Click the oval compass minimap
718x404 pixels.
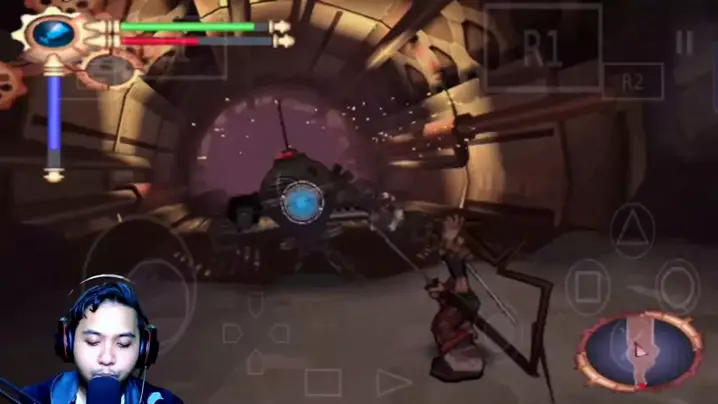641,350
